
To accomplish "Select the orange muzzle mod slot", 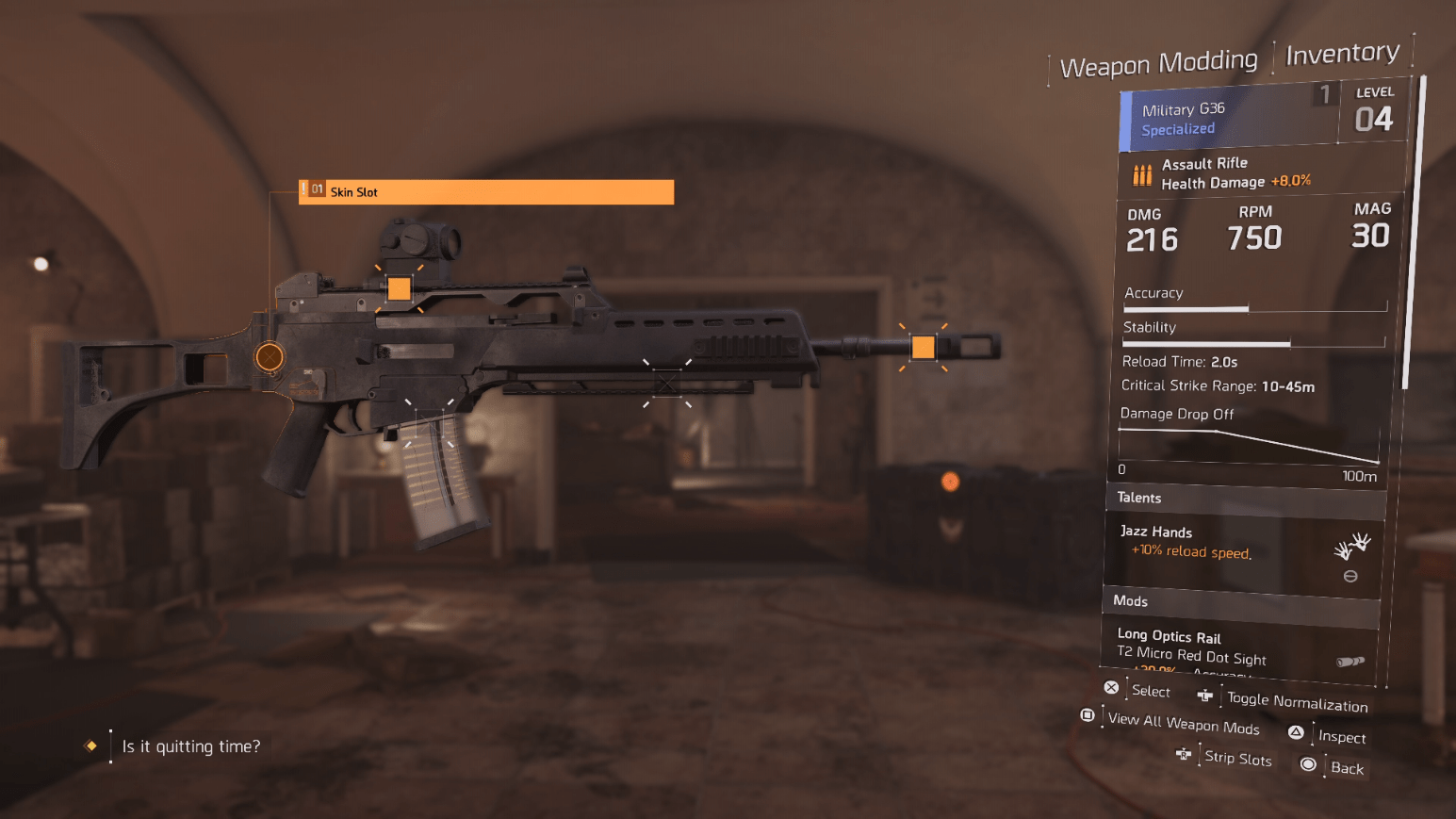I will [923, 347].
